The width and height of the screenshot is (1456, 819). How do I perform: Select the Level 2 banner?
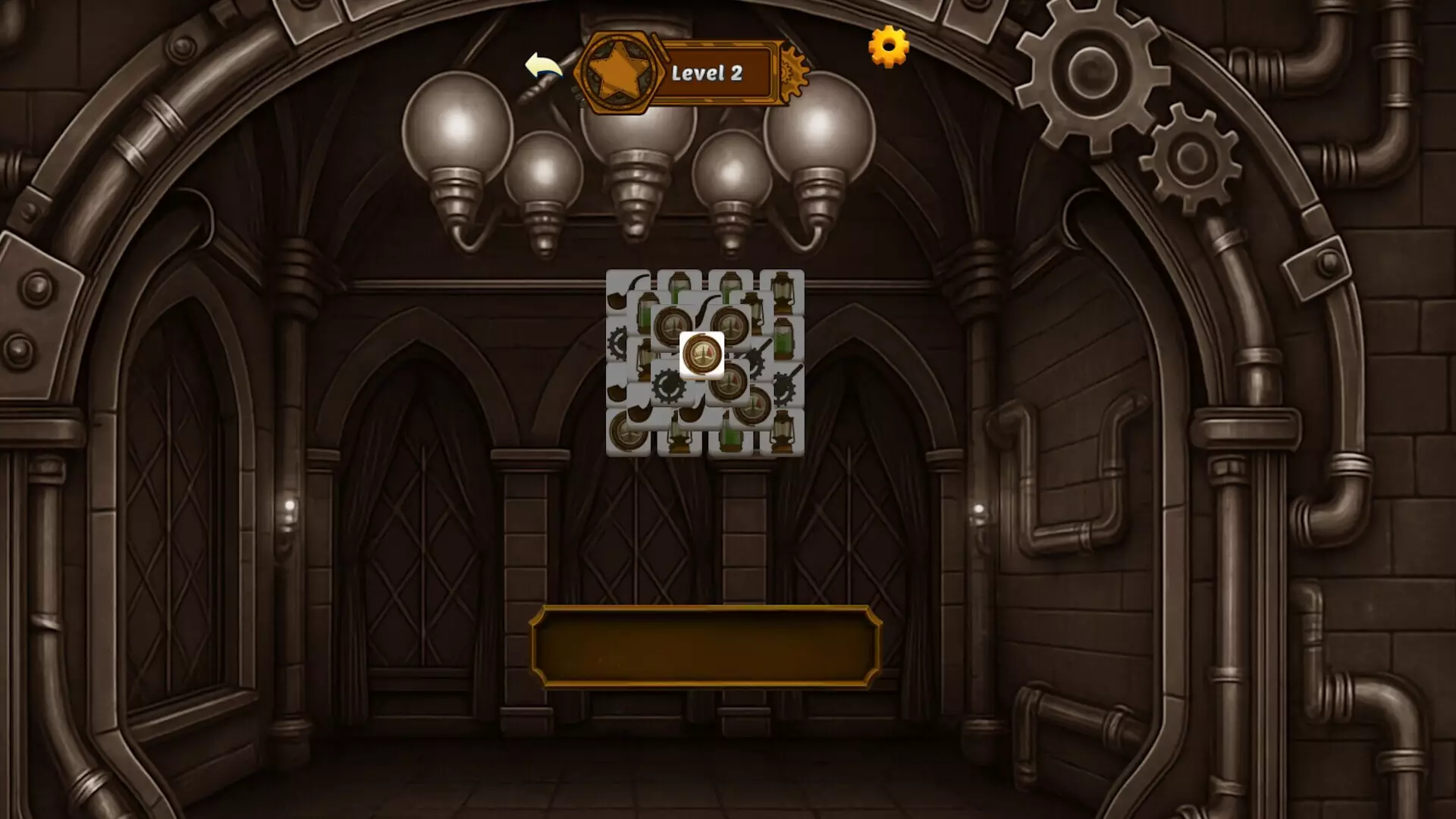click(713, 72)
